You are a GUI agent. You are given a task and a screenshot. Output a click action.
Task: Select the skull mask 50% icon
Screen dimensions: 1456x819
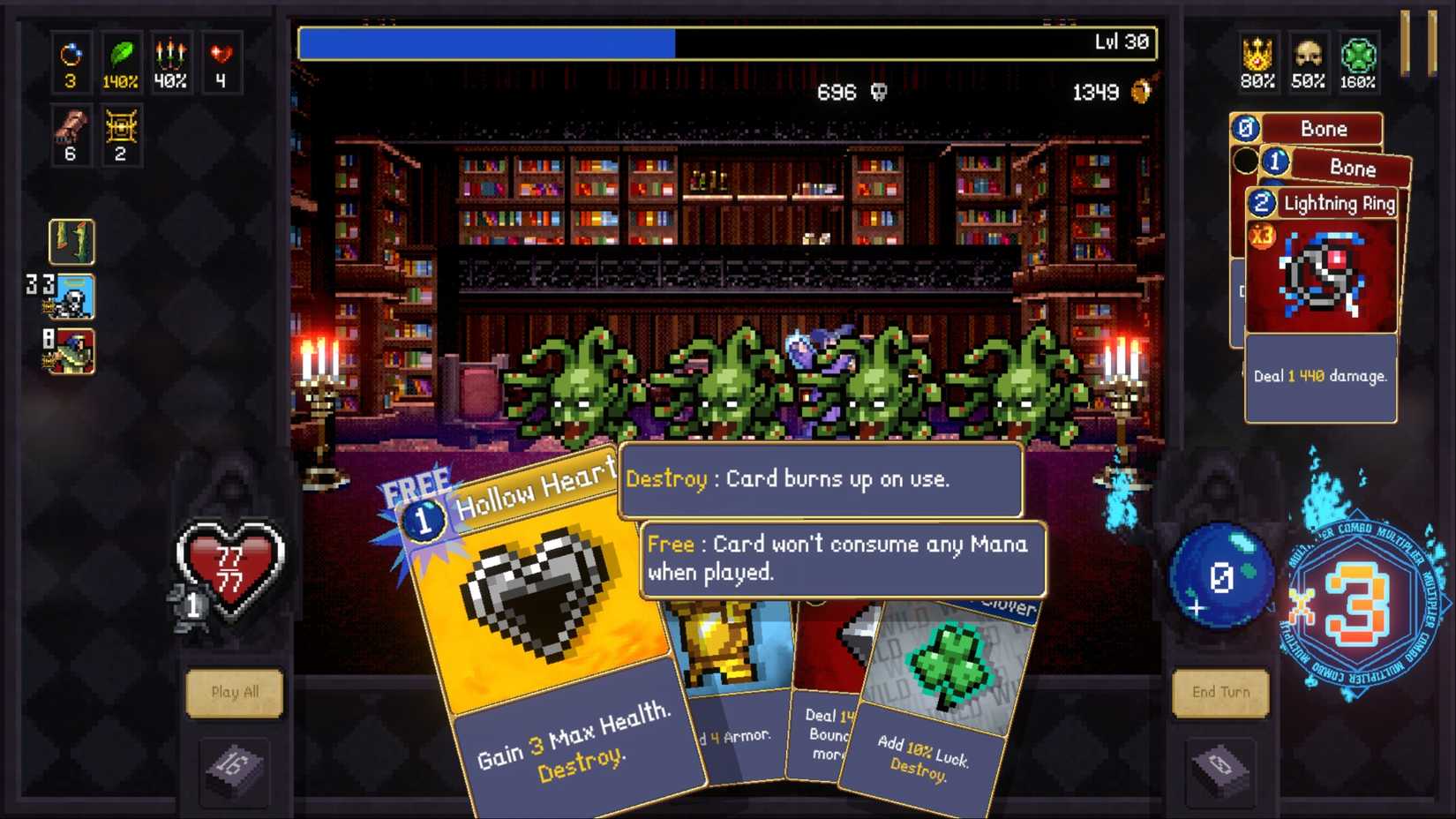point(1308,62)
